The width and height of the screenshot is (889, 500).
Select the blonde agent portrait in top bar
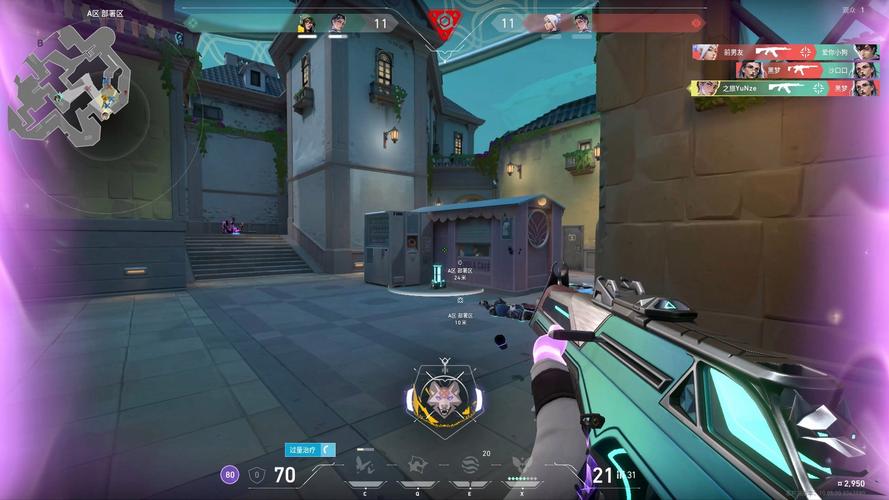[x=307, y=23]
